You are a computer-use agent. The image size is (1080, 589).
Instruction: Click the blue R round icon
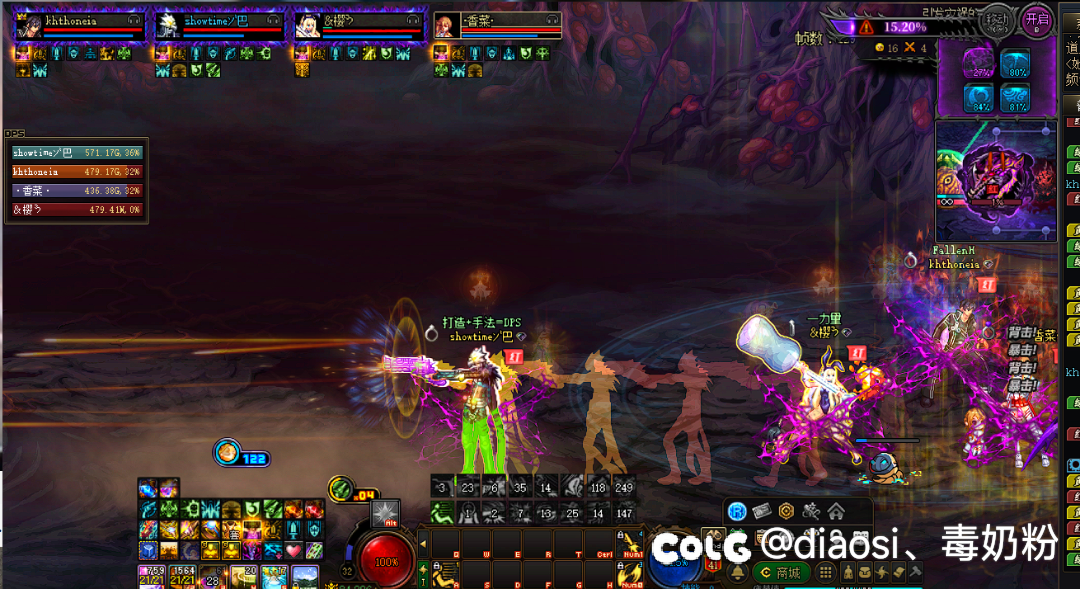[737, 512]
